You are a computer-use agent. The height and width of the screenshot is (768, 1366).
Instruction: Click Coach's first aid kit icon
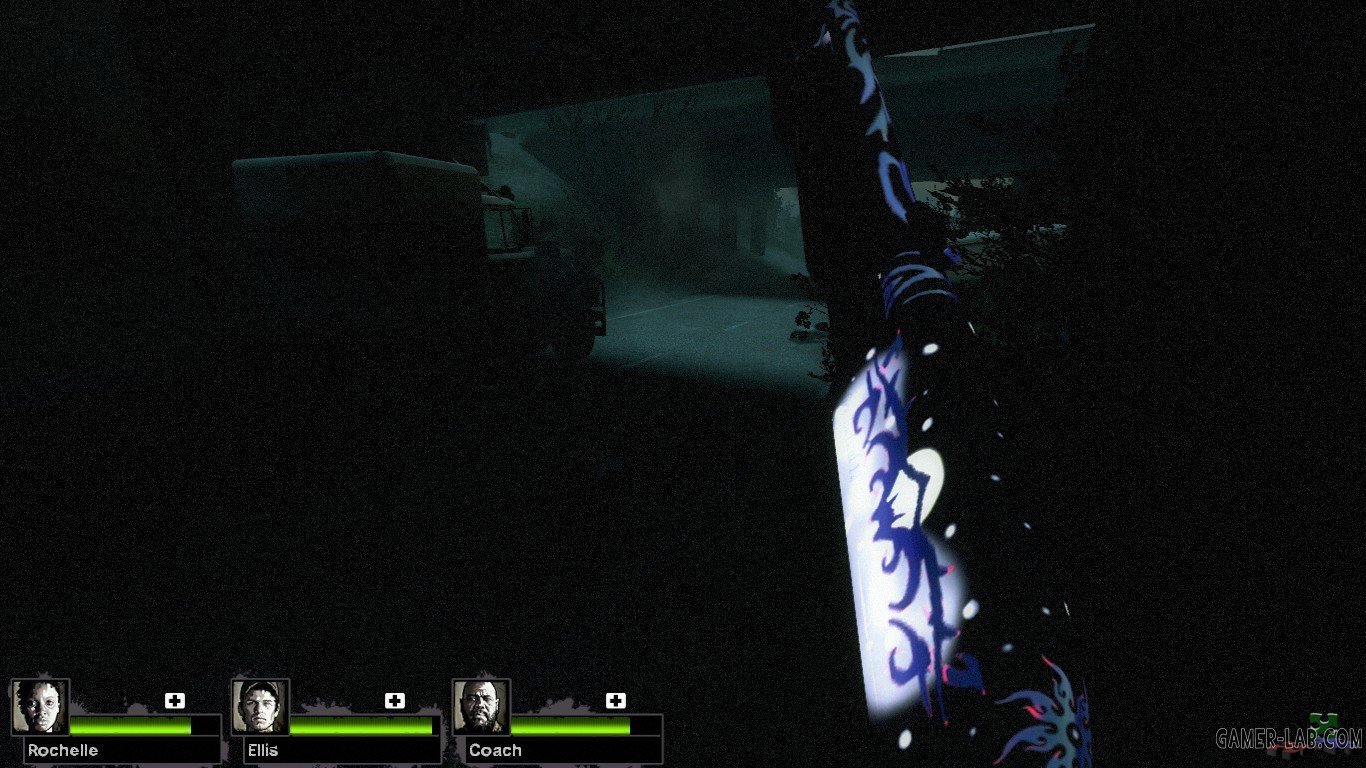pos(616,701)
